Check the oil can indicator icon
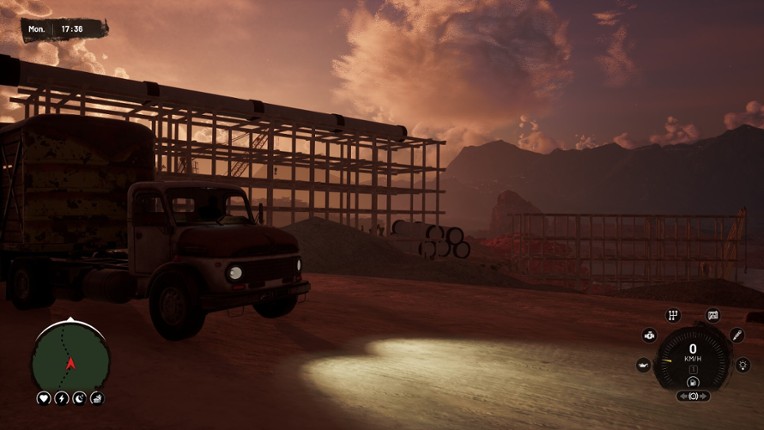Viewport: 764px width, 430px height. tap(643, 365)
